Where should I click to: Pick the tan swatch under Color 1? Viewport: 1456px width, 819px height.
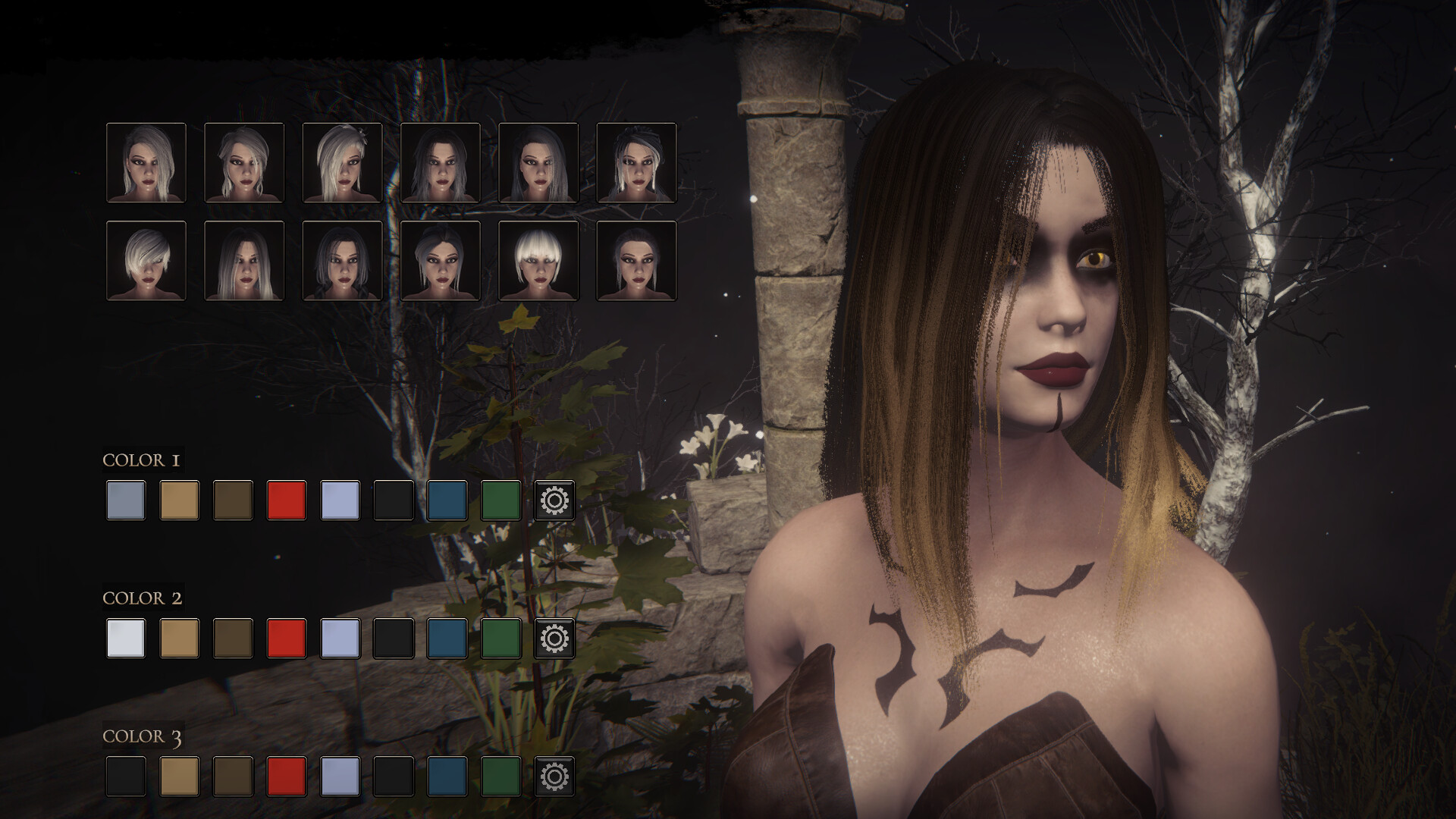tap(180, 500)
